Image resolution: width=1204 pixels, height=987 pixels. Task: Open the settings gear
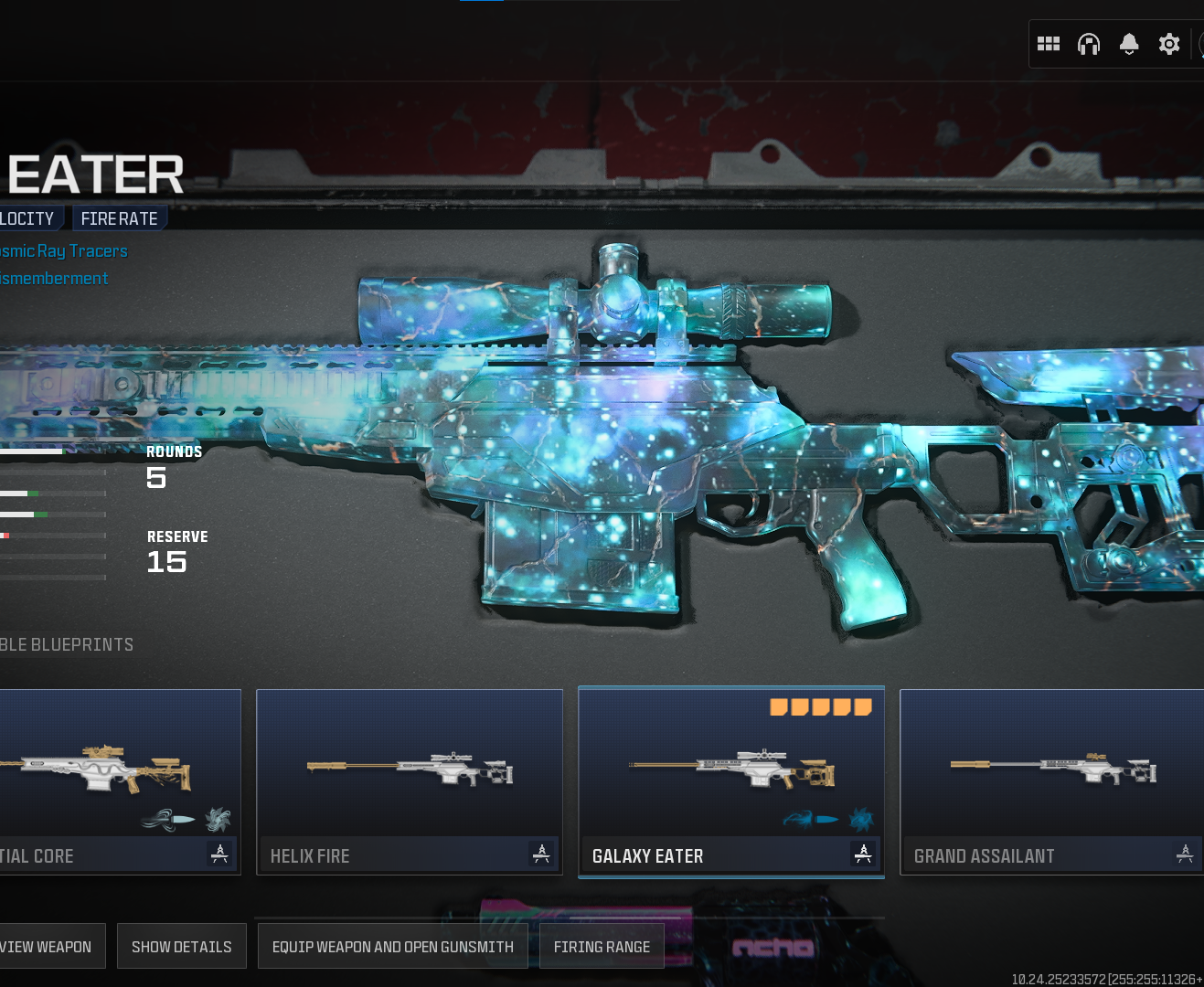[x=1169, y=44]
